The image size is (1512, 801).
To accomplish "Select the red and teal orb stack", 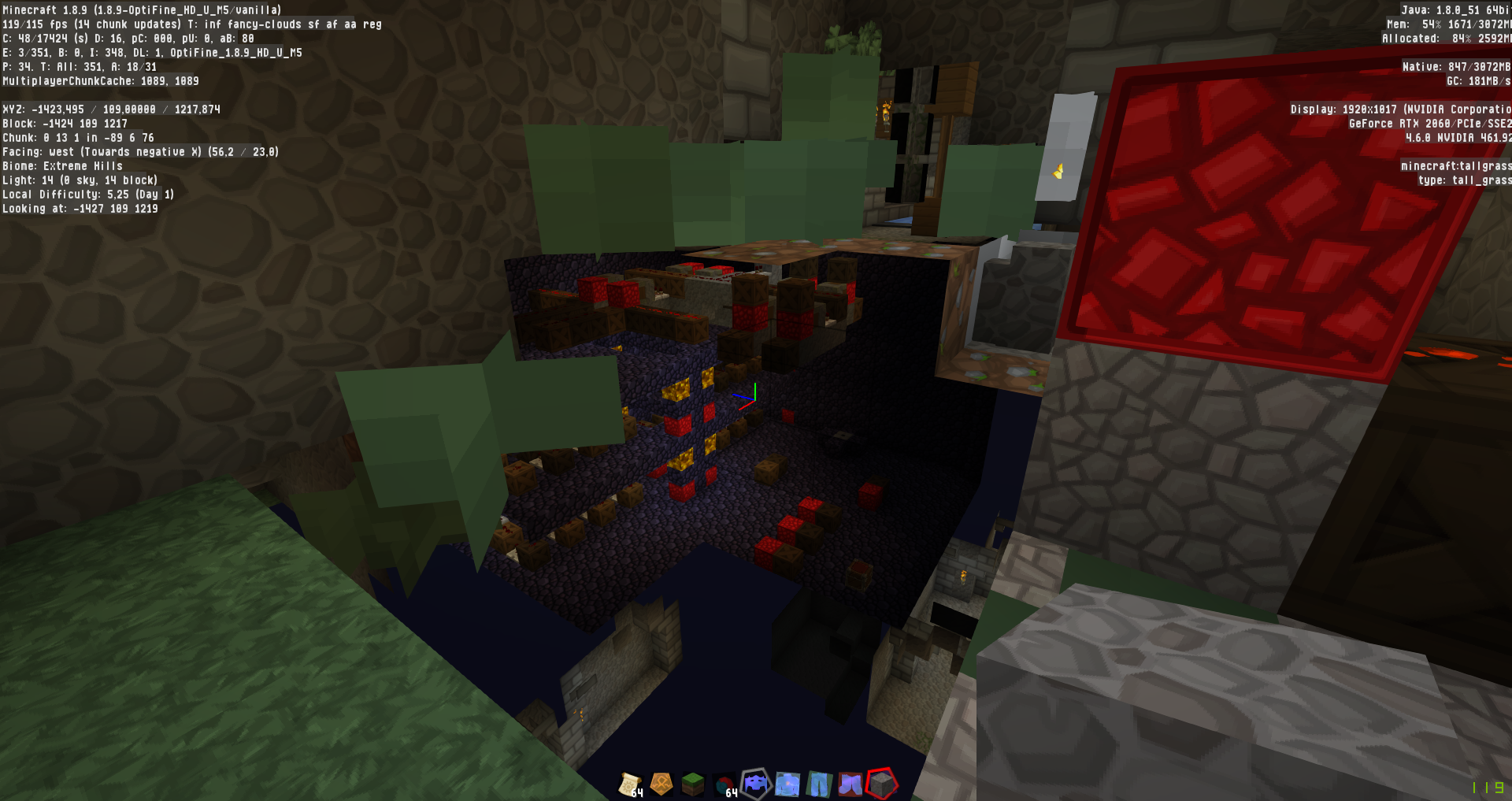I will pyautogui.click(x=724, y=784).
